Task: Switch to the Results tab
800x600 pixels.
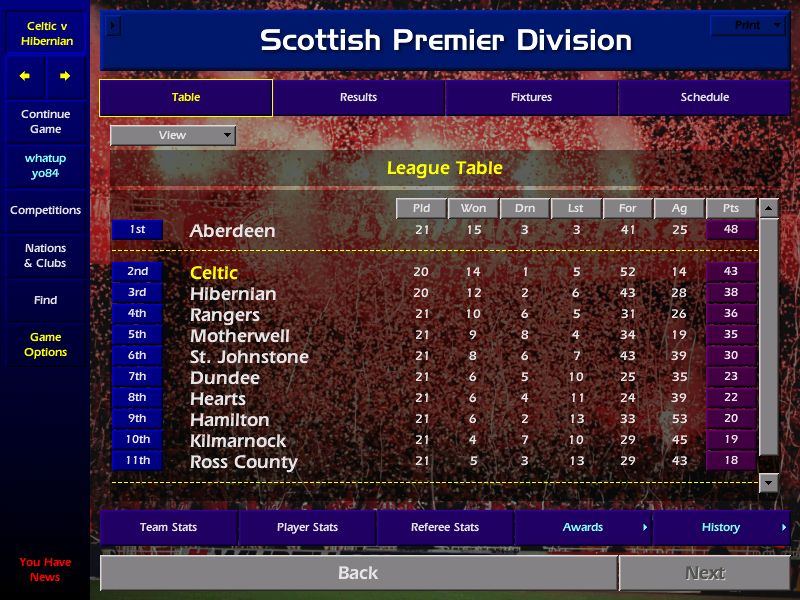Action: pyautogui.click(x=358, y=97)
